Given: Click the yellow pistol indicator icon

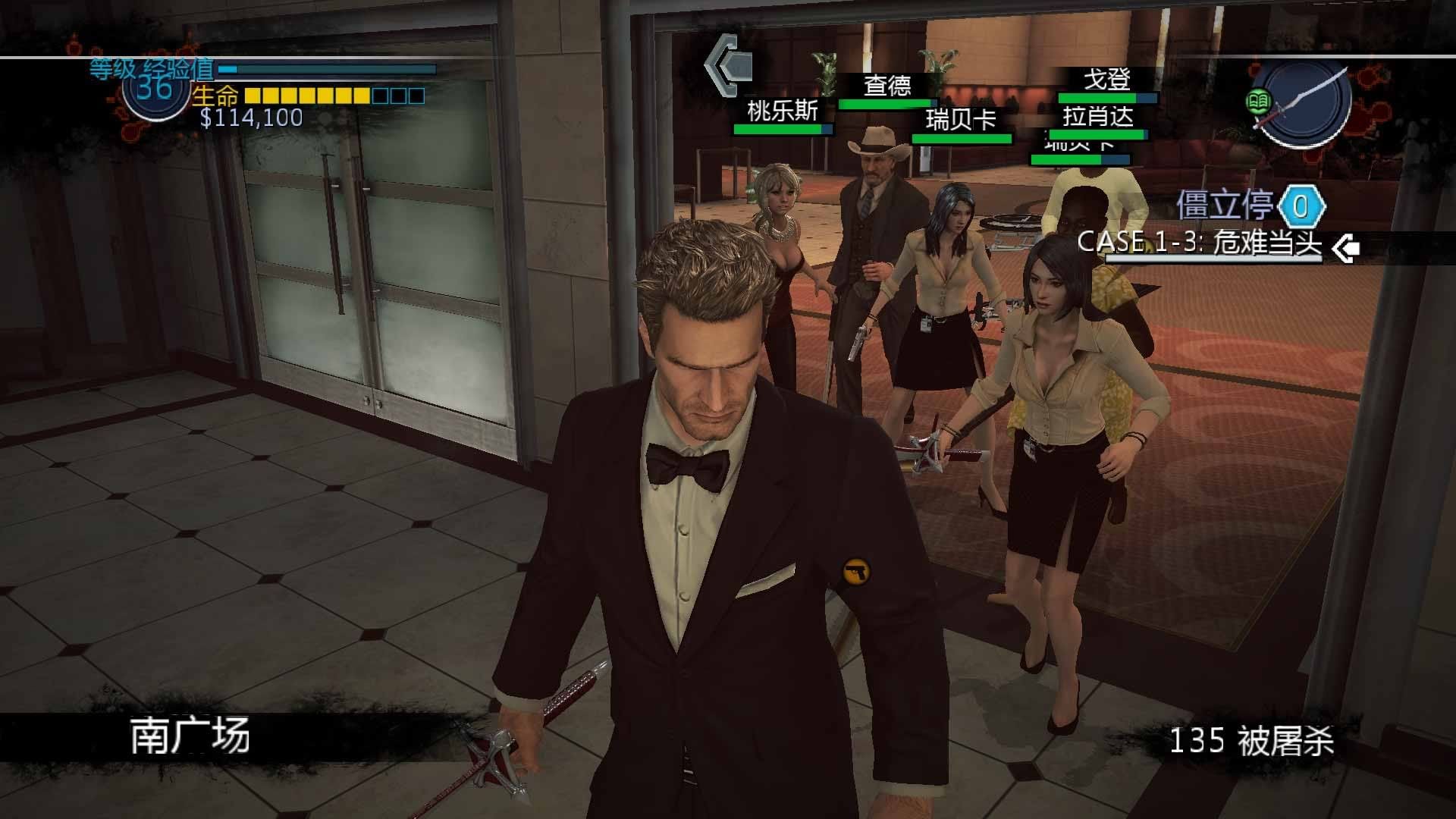Looking at the screenshot, I should 856,571.
